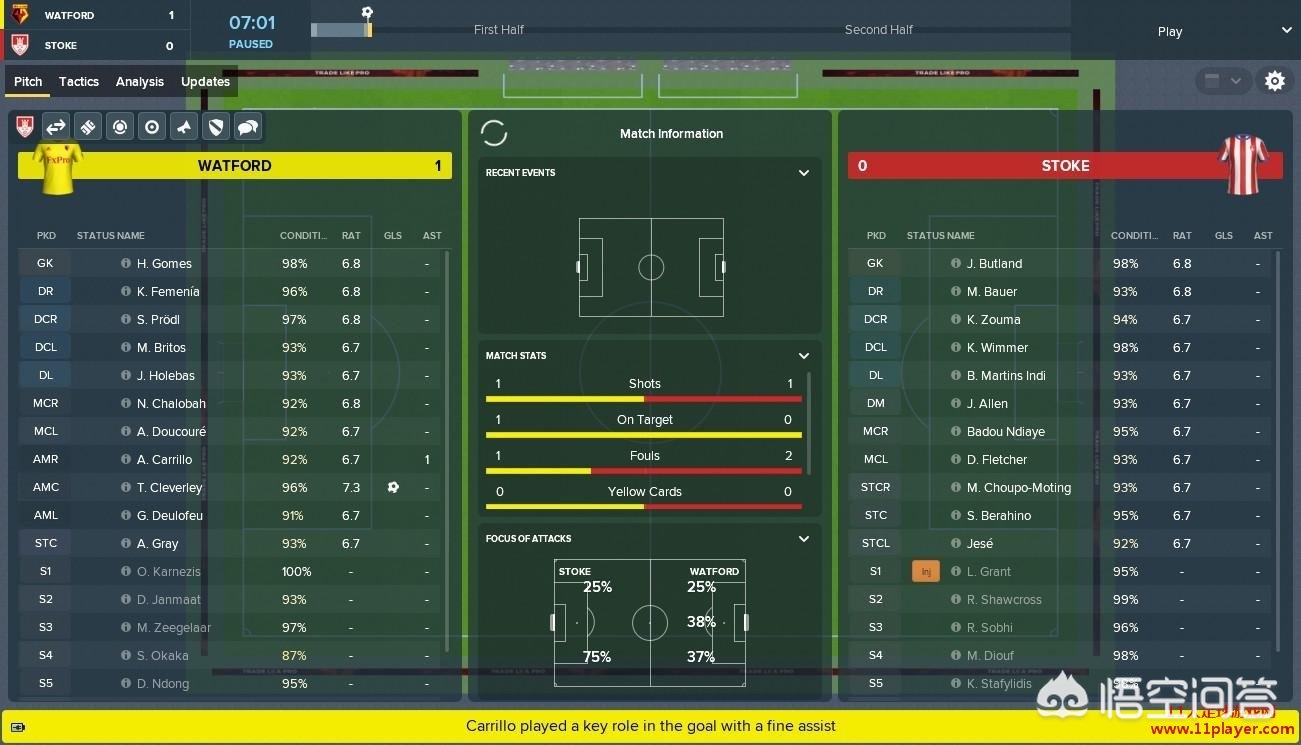
Task: Select goalkeeper H. Gomes row
Action: (x=164, y=264)
